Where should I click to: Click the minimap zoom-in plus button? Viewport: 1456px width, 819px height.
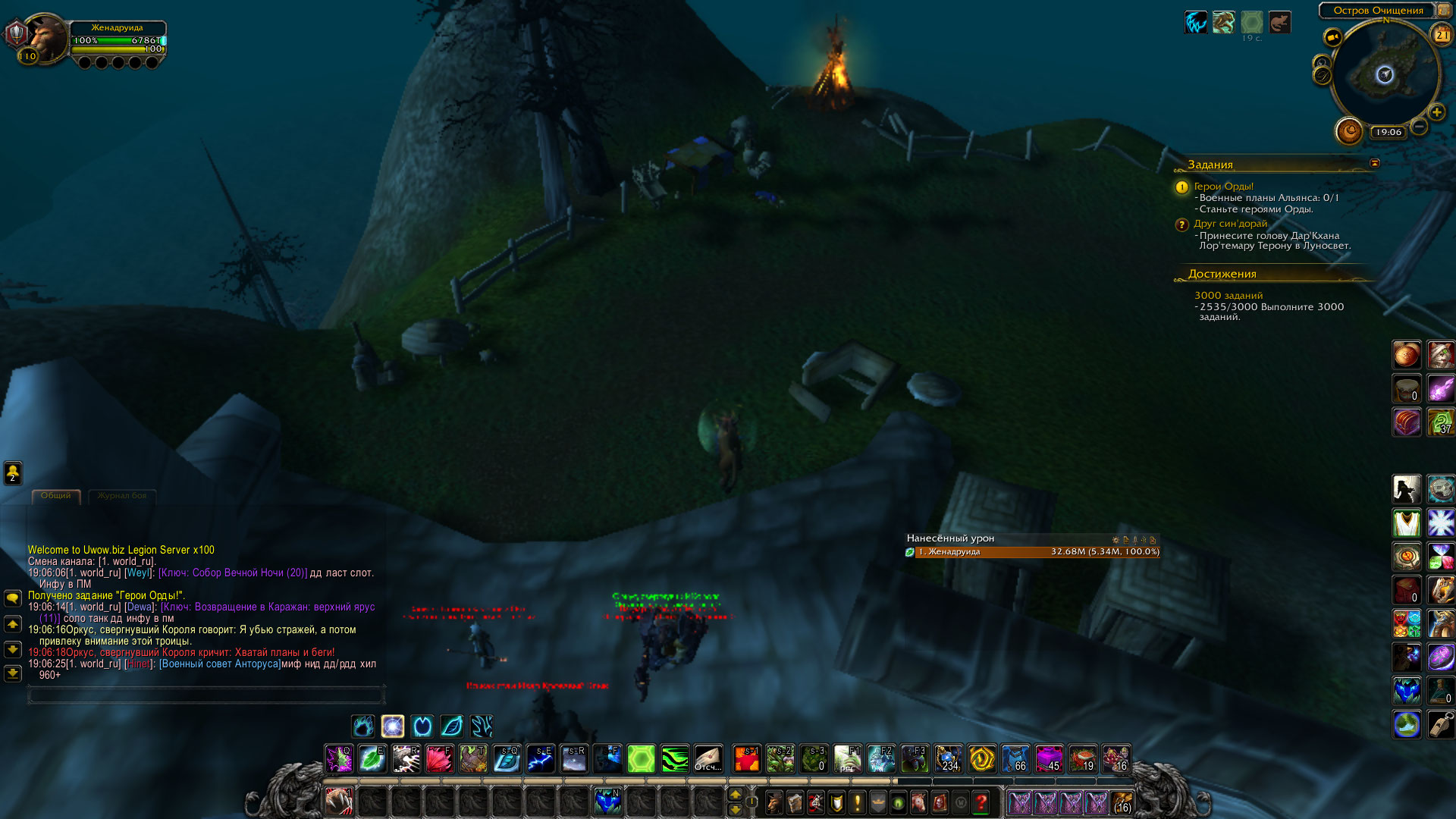pos(1436,112)
